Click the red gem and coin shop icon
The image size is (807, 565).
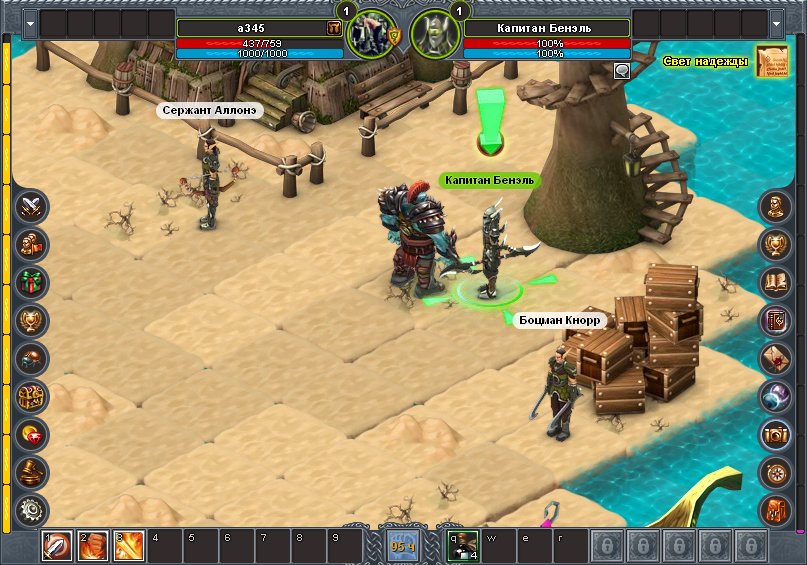pyautogui.click(x=33, y=435)
